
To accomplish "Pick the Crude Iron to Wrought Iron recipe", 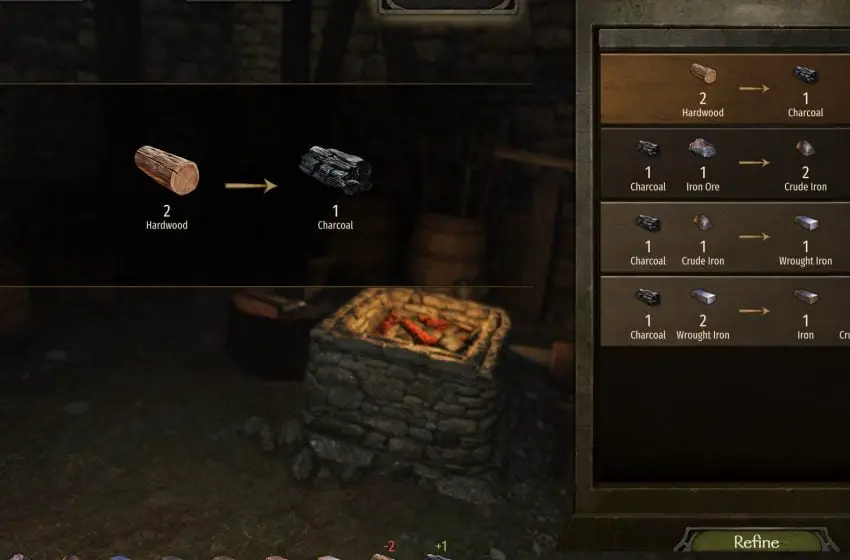I will coord(725,238).
